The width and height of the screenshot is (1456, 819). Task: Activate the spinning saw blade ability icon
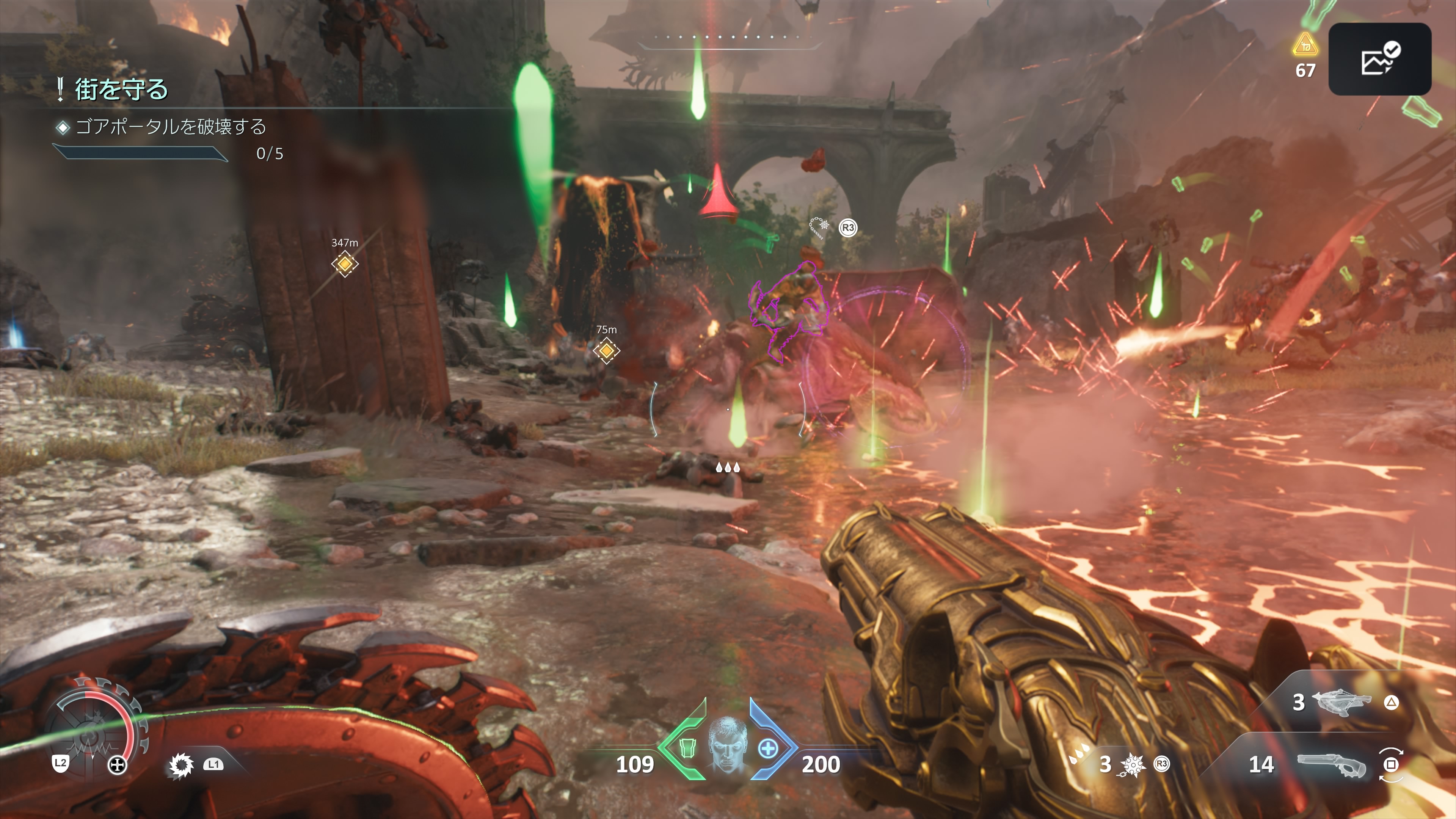181,765
